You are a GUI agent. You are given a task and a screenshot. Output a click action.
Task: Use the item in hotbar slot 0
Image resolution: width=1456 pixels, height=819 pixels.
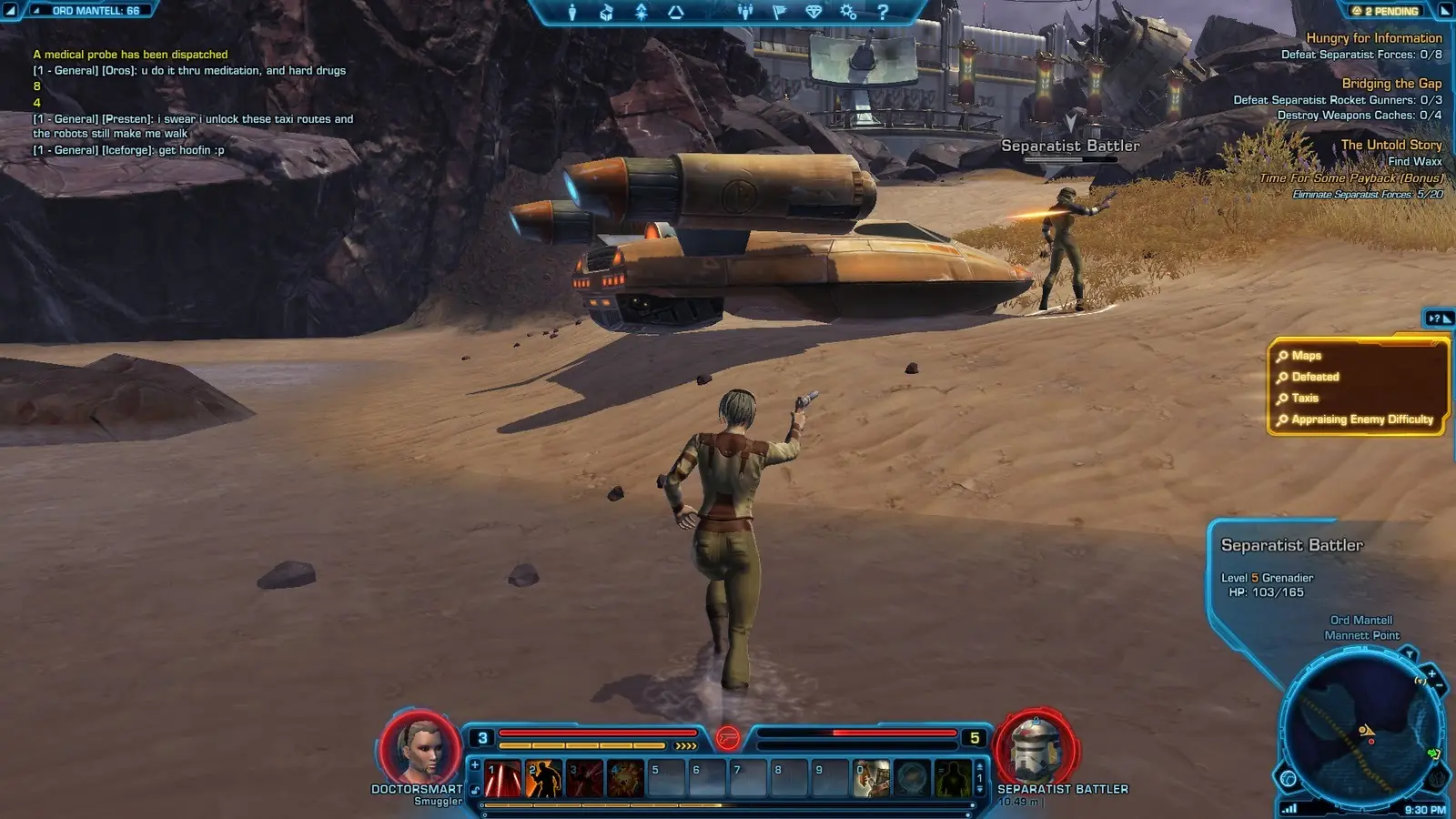click(x=871, y=780)
